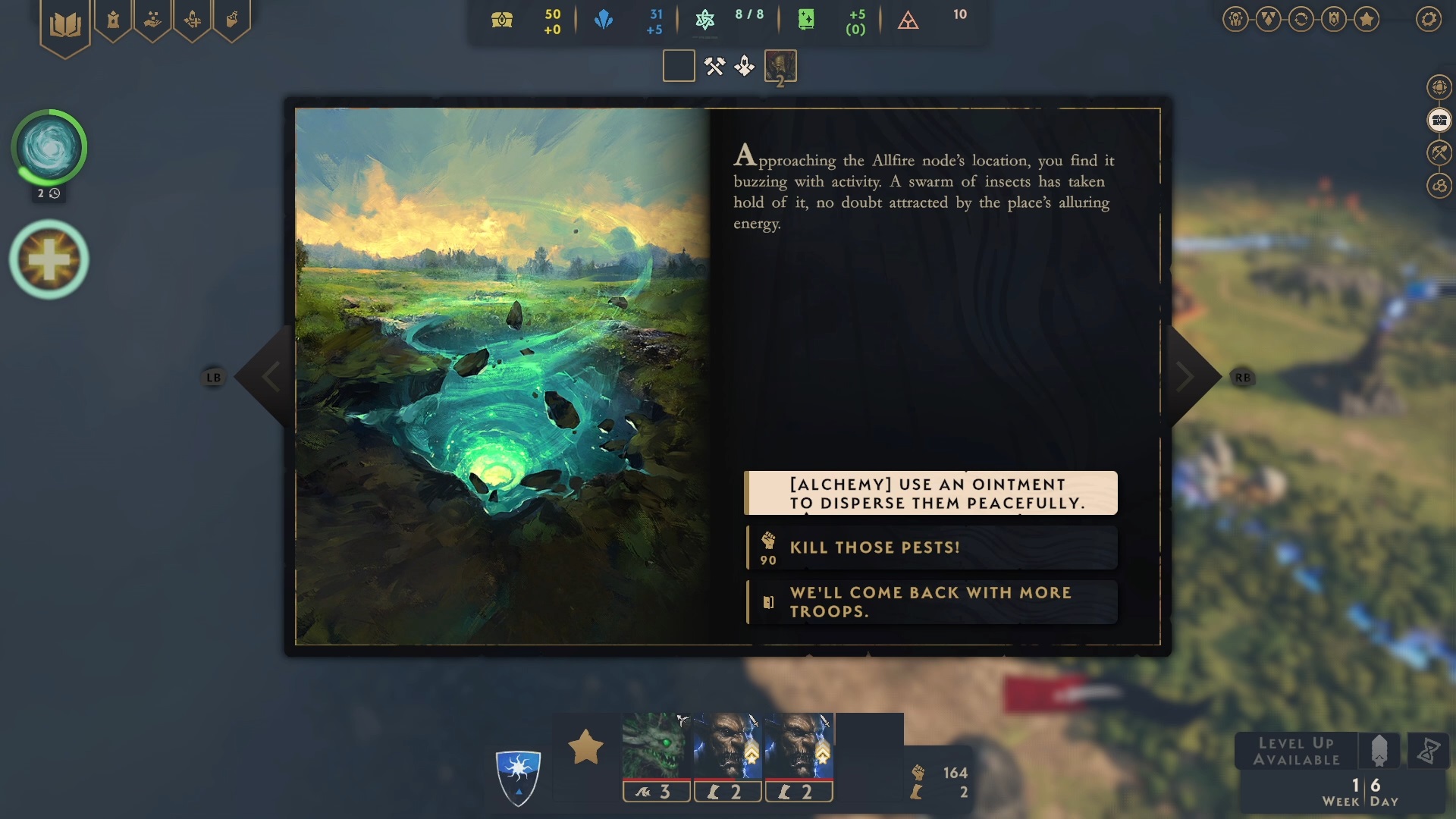This screenshot has width=1456, height=819.
Task: Open the castle shield menu icon
Action: click(x=1334, y=19)
